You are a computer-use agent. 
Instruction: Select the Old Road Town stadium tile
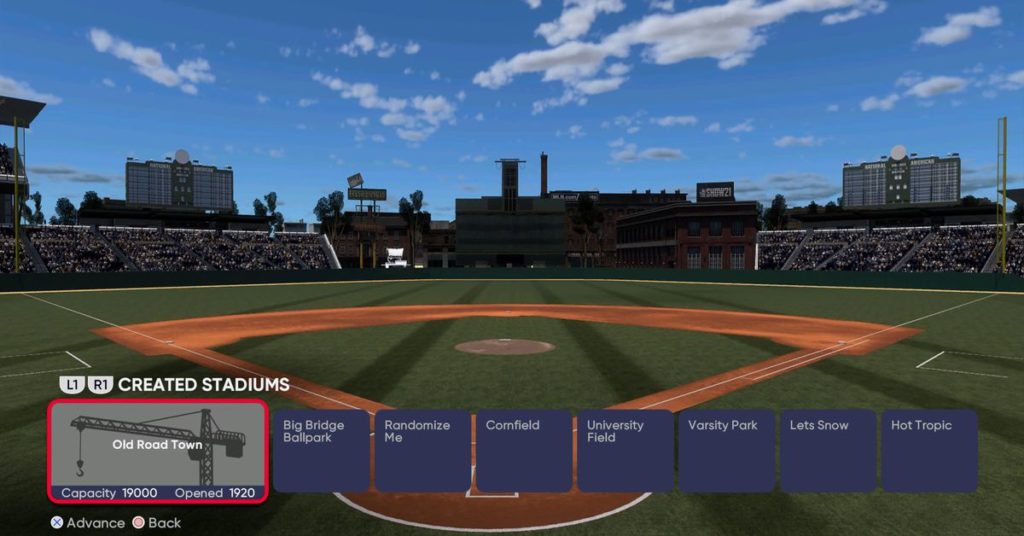pos(158,451)
